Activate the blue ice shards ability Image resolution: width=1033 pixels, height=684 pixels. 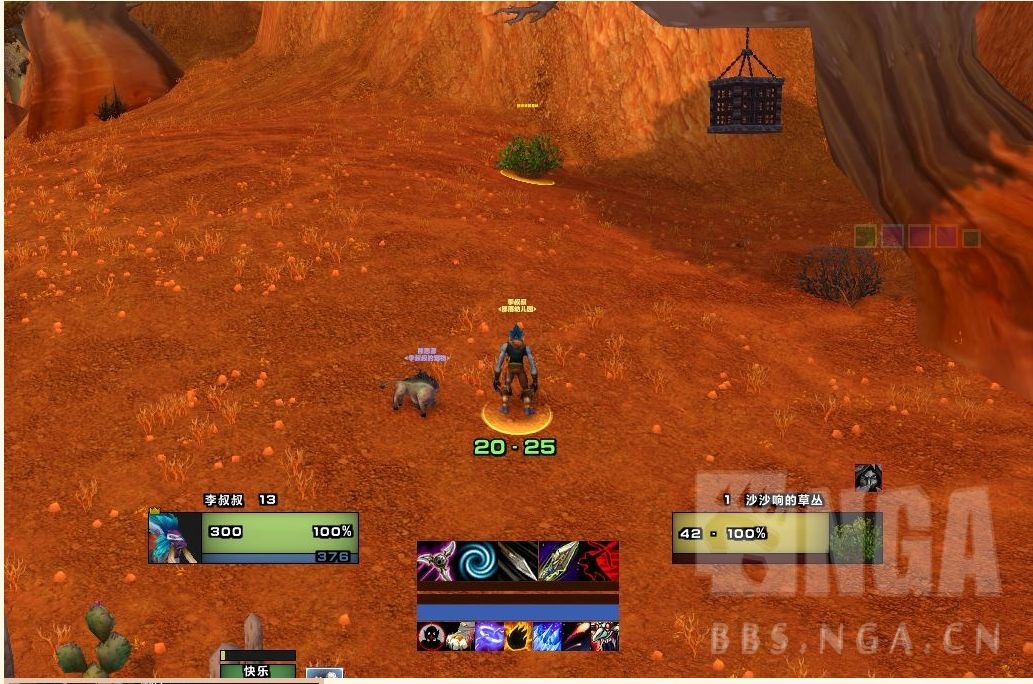point(547,637)
